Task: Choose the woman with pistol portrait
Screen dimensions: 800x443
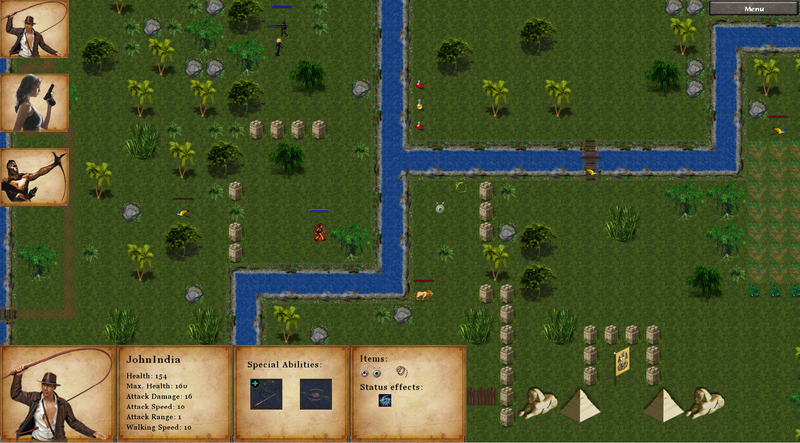Action: [34, 102]
